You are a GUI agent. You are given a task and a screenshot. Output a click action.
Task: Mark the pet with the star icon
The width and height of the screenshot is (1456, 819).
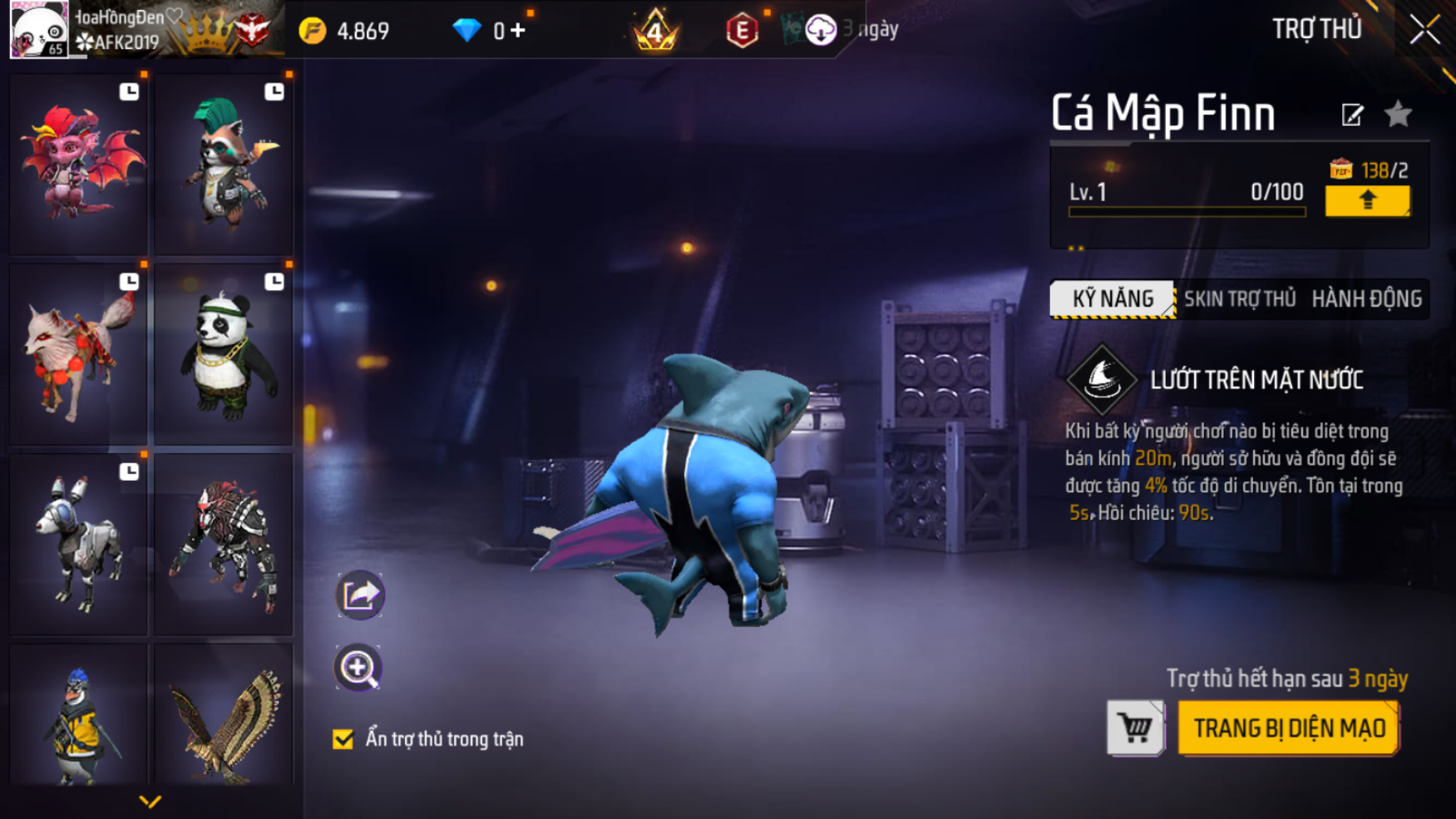pyautogui.click(x=1399, y=114)
